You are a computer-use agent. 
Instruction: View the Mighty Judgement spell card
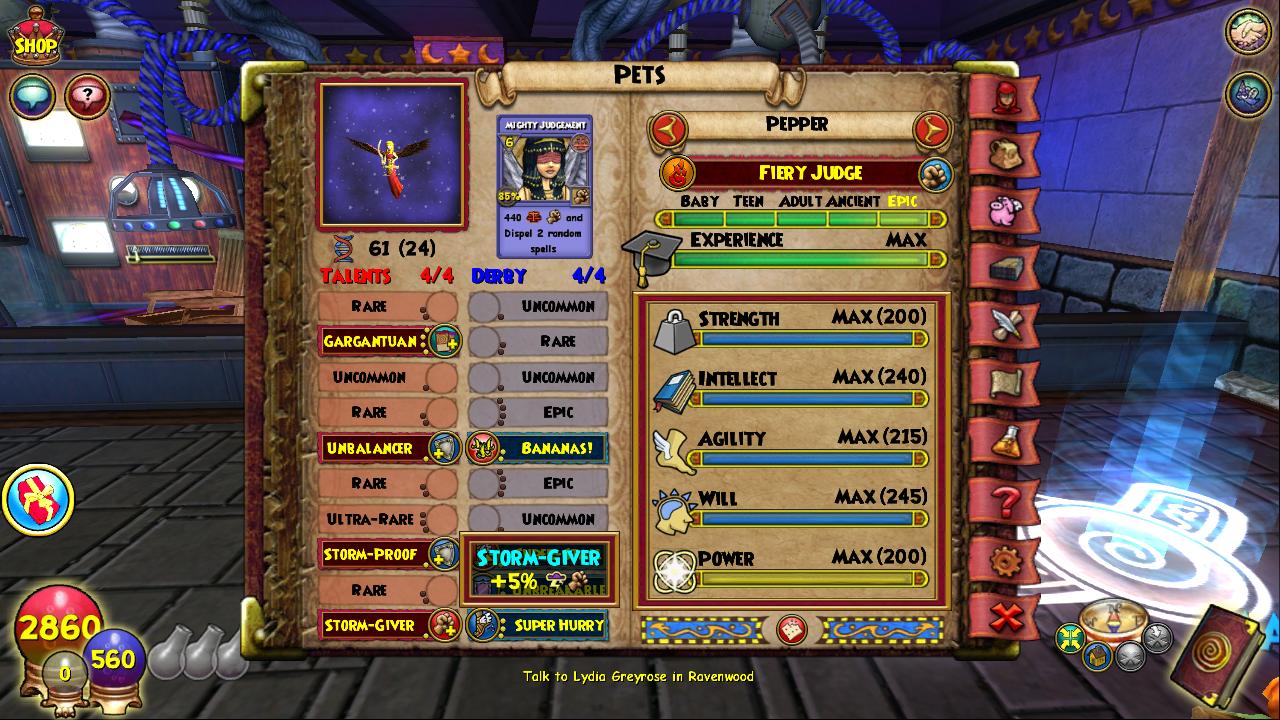point(545,186)
